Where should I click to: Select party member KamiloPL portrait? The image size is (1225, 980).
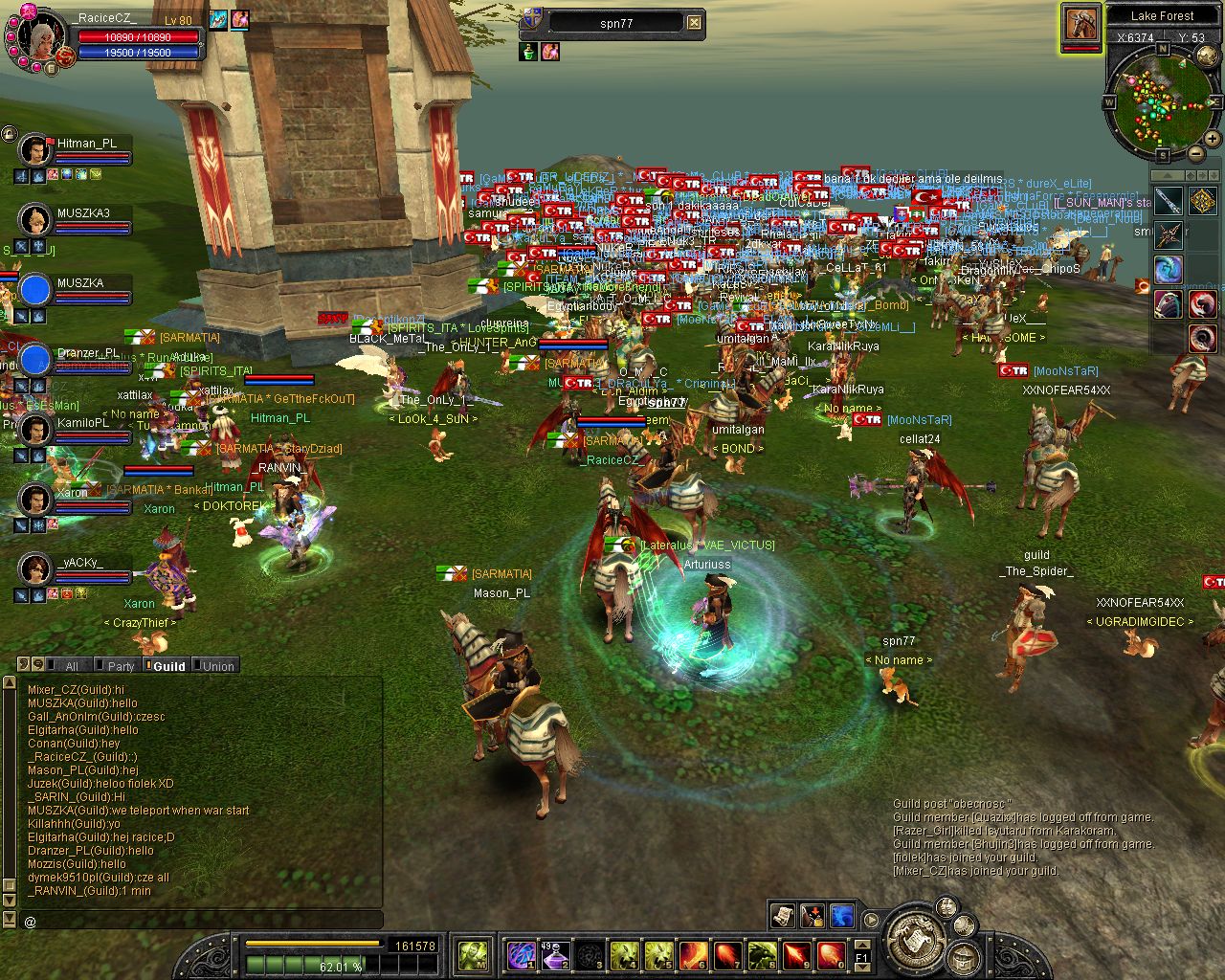click(x=35, y=430)
